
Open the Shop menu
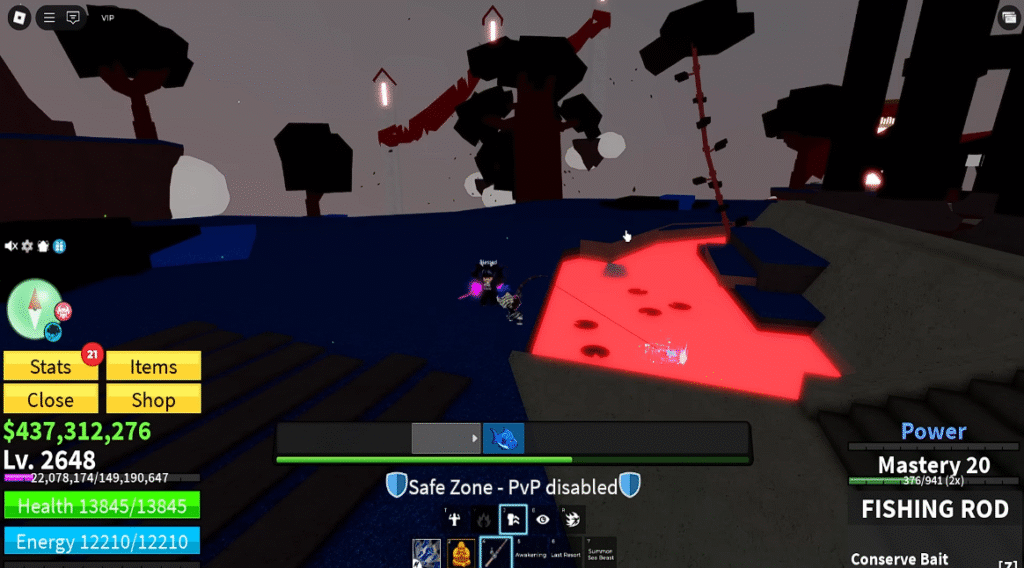pyautogui.click(x=153, y=400)
